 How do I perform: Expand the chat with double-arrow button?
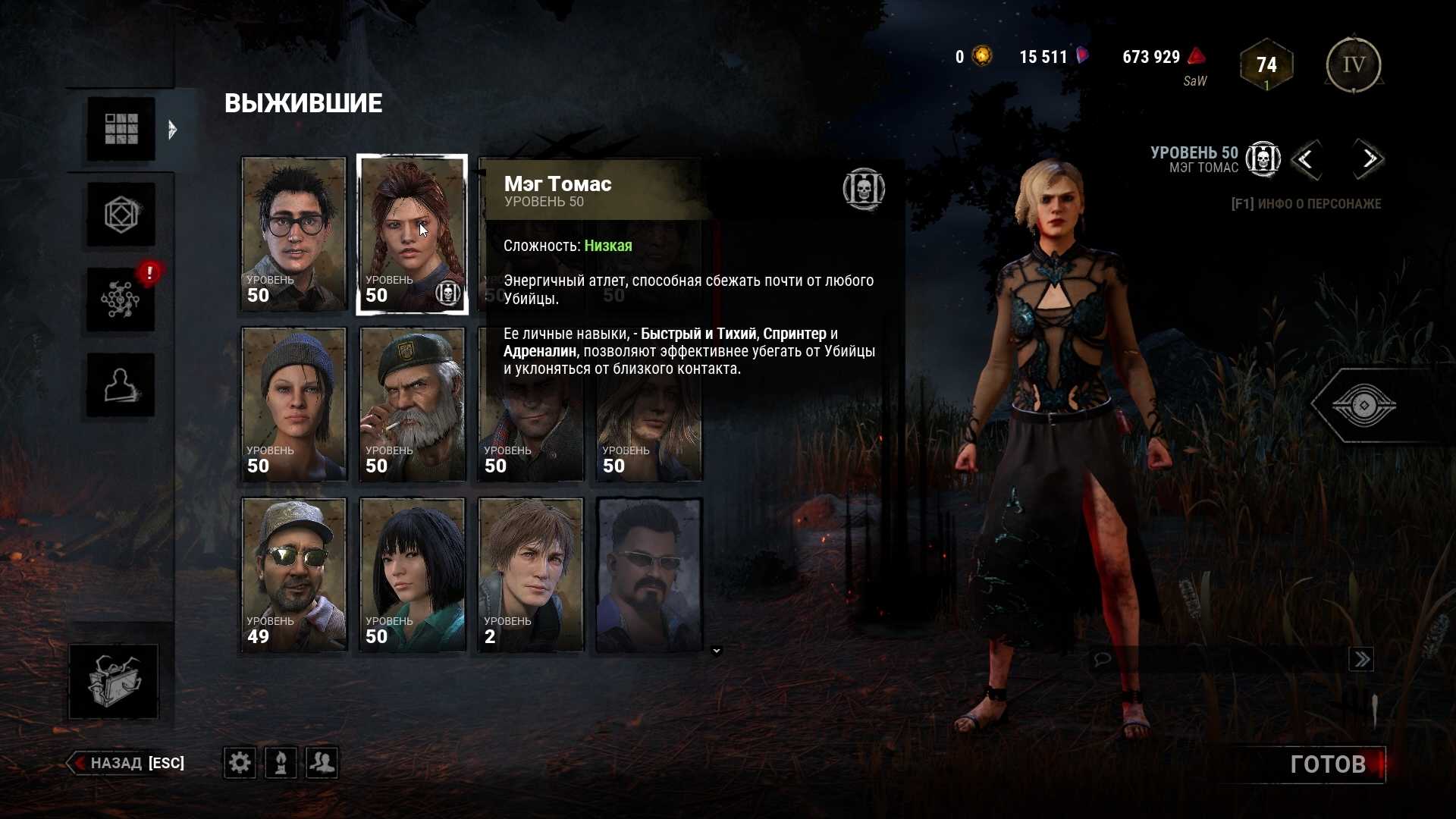click(1361, 659)
